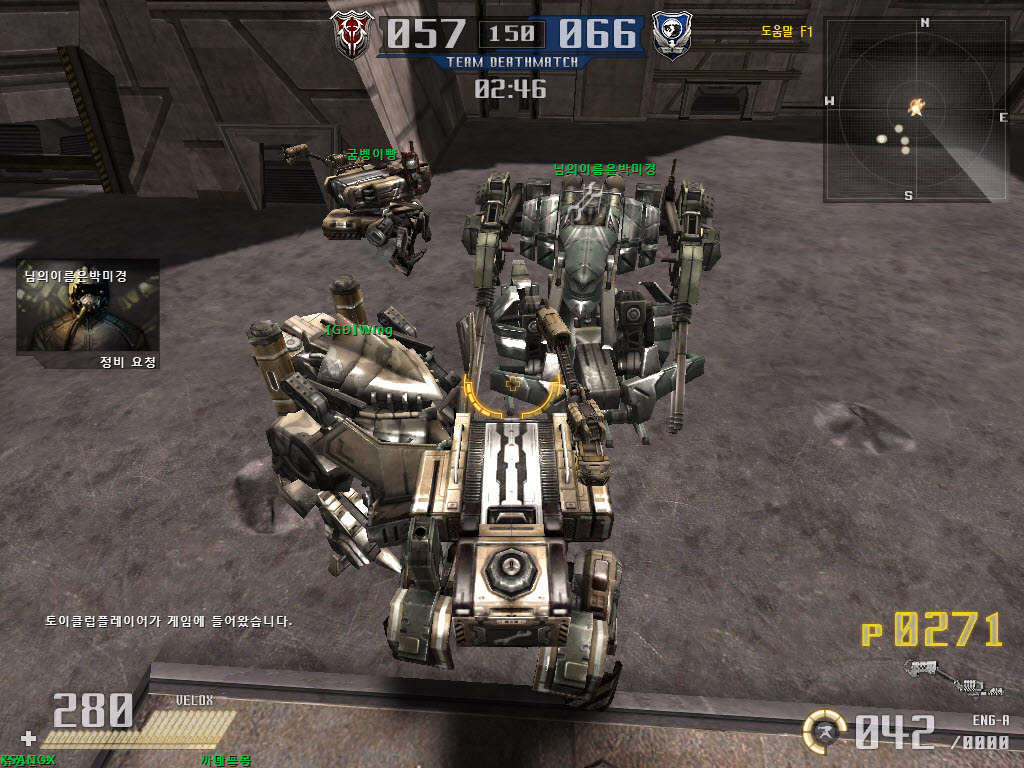Click the circular icon beside the ammo count
Image resolution: width=1024 pixels, height=768 pixels.
[826, 731]
